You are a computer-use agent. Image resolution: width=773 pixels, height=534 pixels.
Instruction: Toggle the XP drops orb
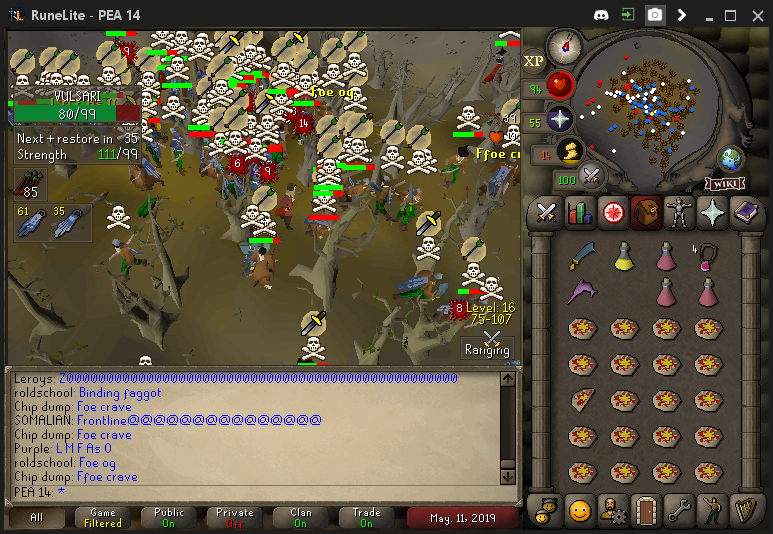(x=533, y=61)
